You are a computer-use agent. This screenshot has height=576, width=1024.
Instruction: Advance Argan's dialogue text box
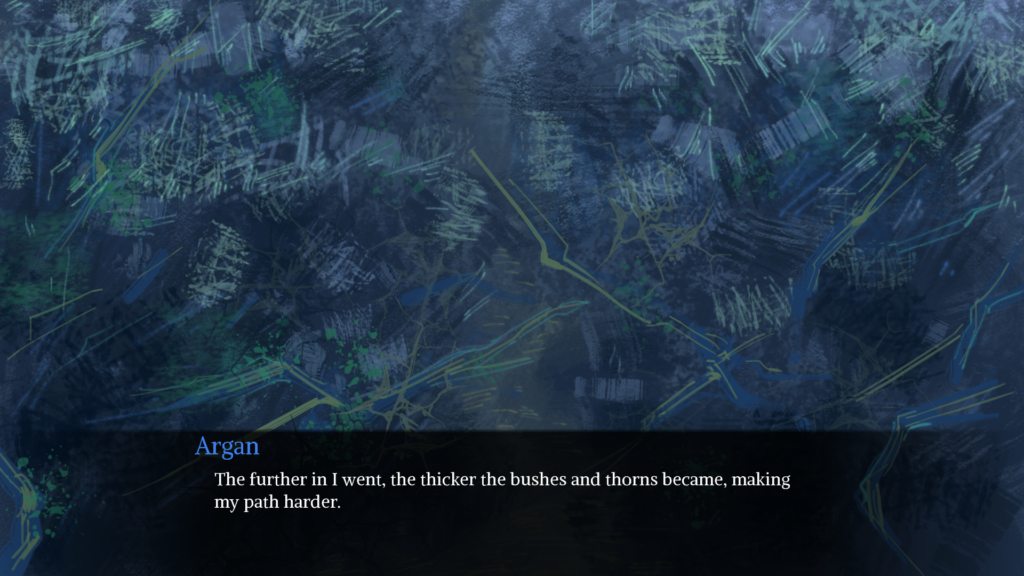(x=511, y=500)
